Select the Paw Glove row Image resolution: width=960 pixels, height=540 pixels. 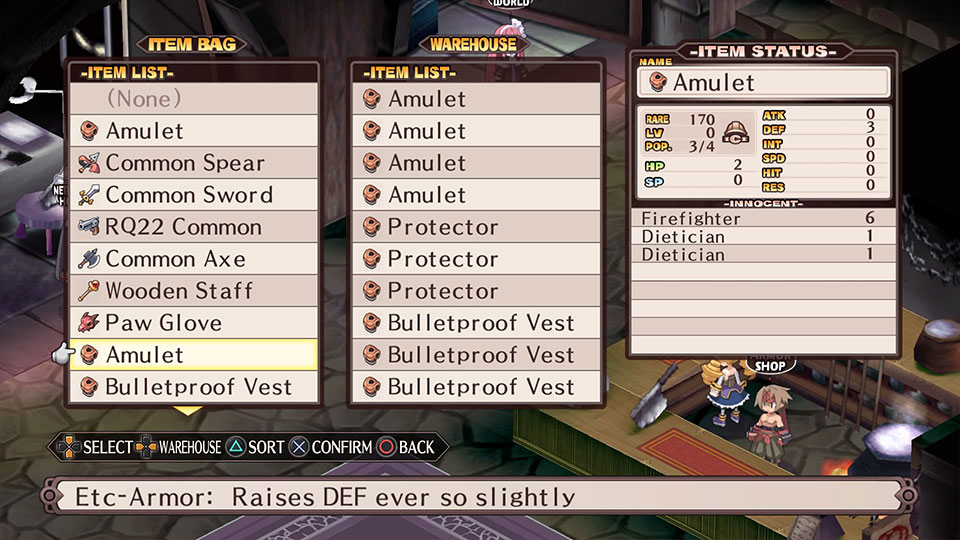click(193, 323)
